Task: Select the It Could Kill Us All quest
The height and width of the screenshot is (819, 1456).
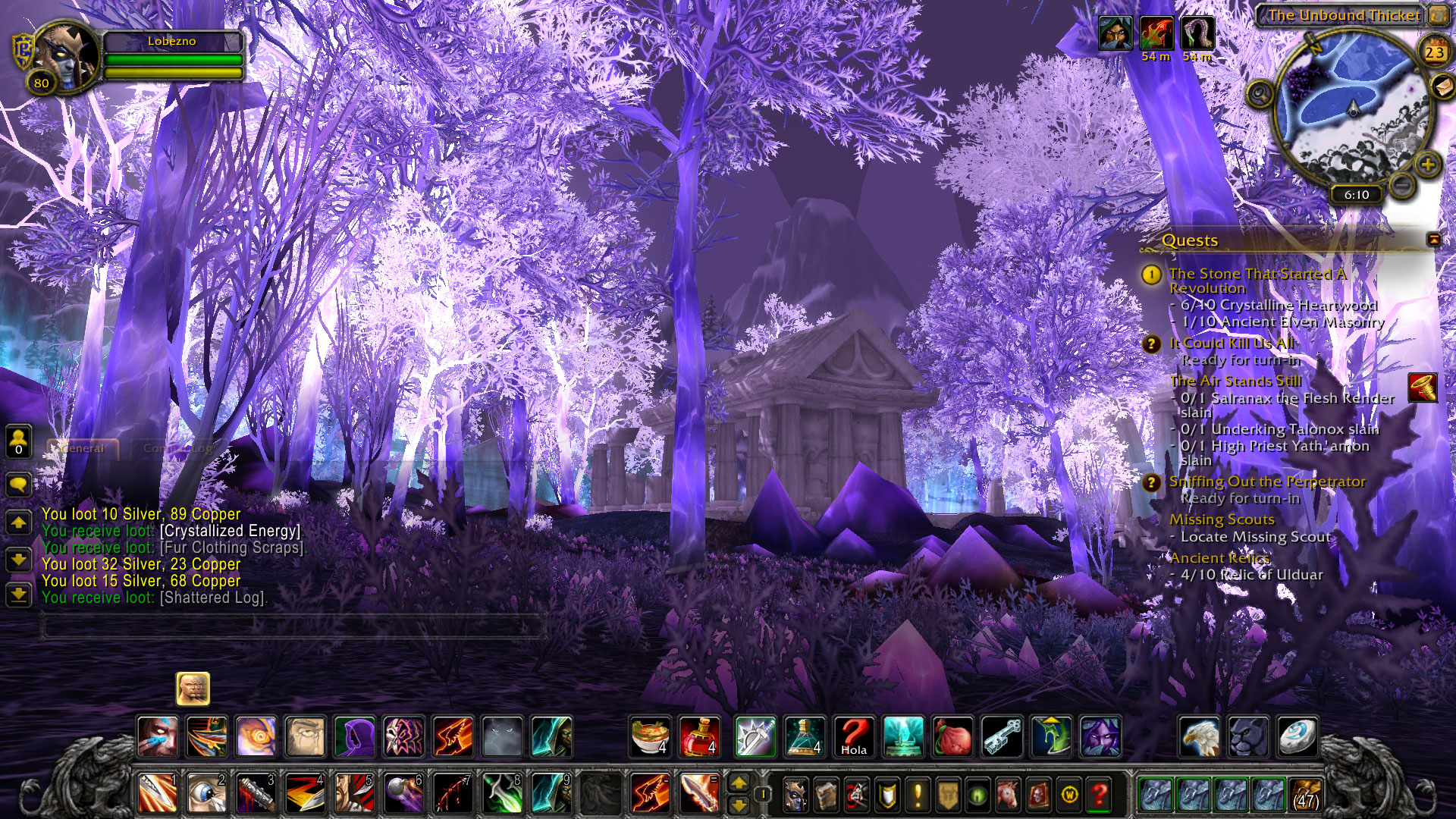Action: [x=1232, y=344]
